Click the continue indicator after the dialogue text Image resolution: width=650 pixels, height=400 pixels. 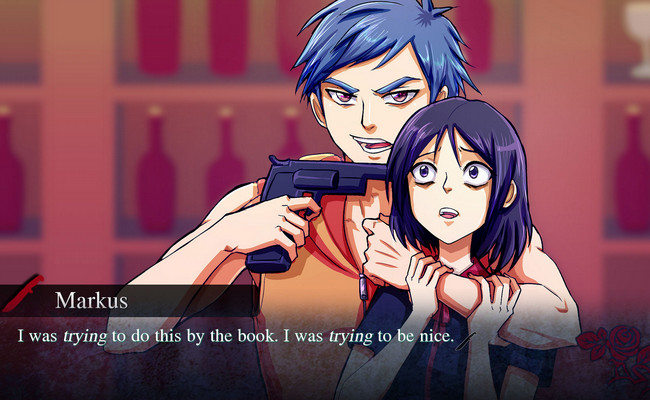click(x=466, y=339)
